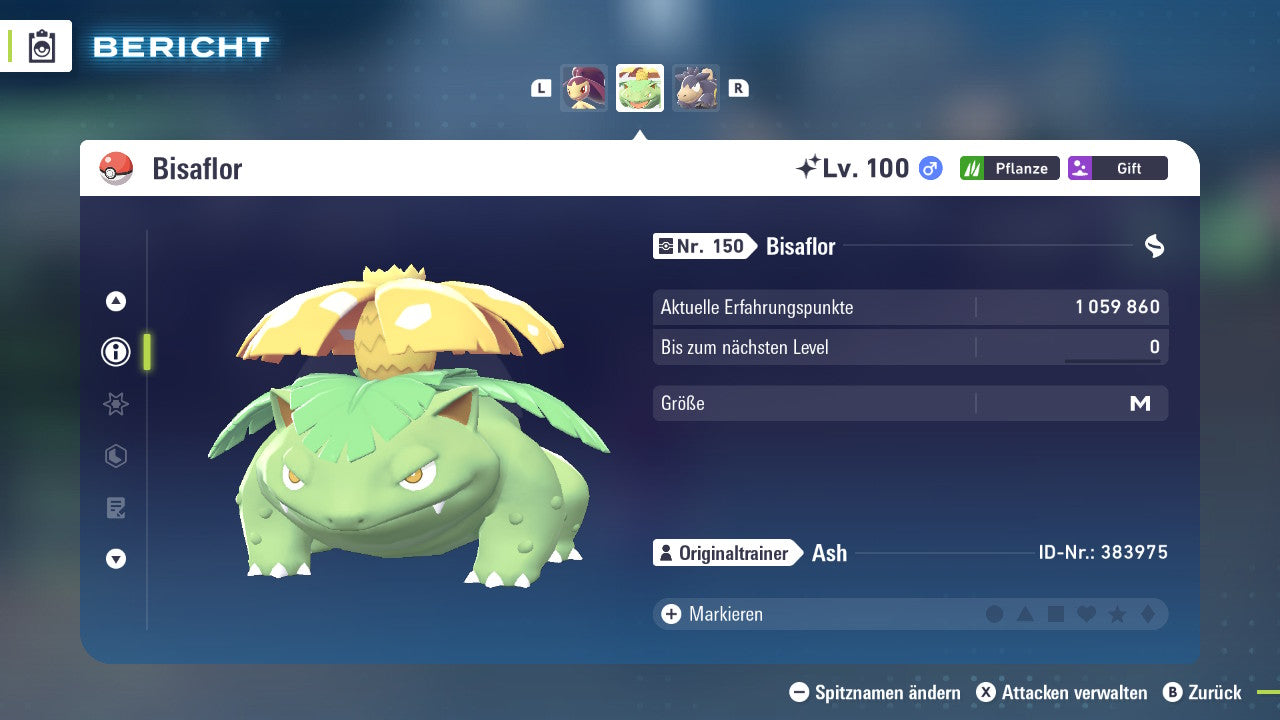
Task: Open Attacken verwalten
Action: click(1065, 692)
